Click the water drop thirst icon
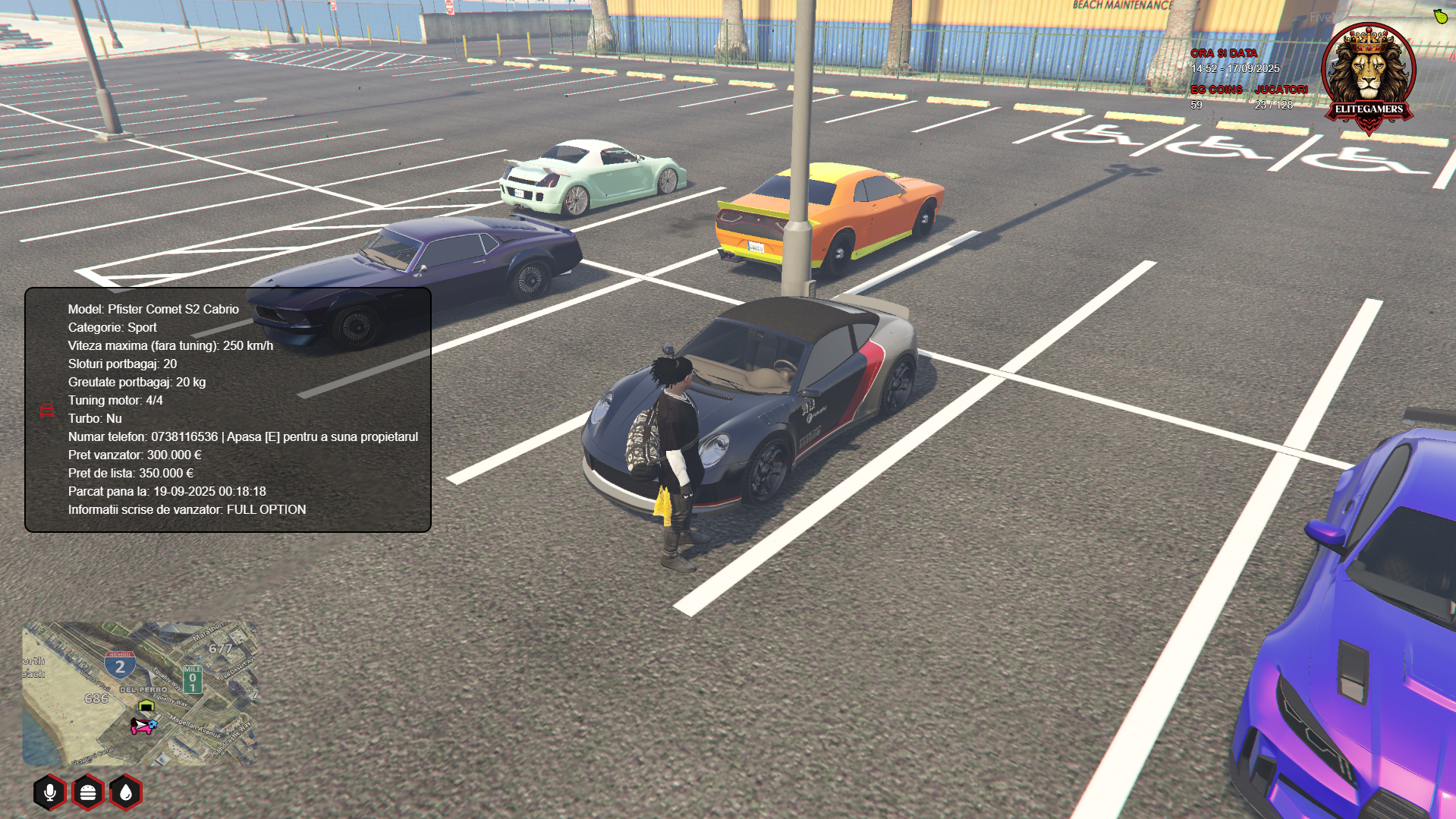The image size is (1456, 819). [x=126, y=792]
